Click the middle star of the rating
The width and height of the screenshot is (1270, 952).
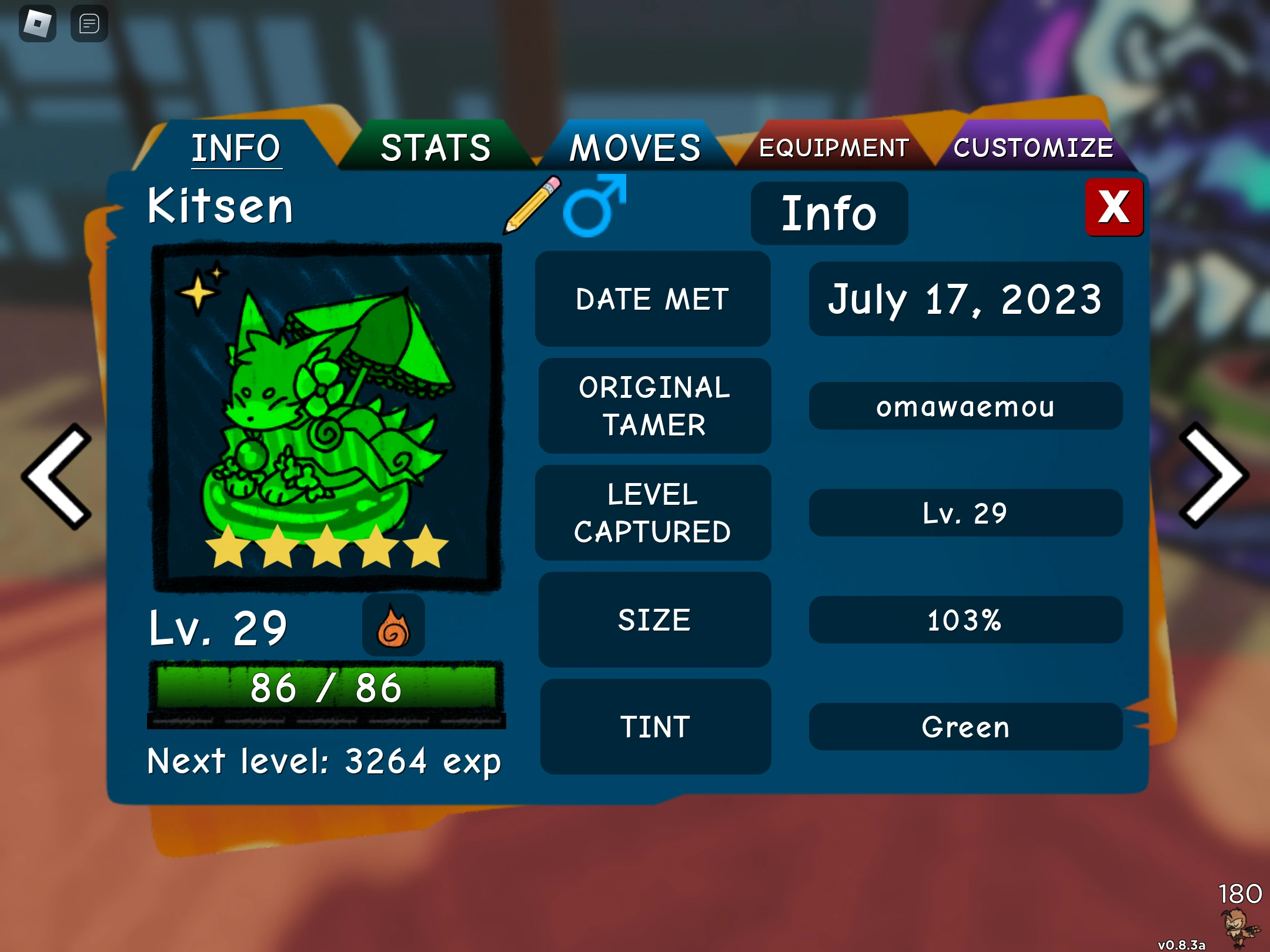click(x=327, y=551)
